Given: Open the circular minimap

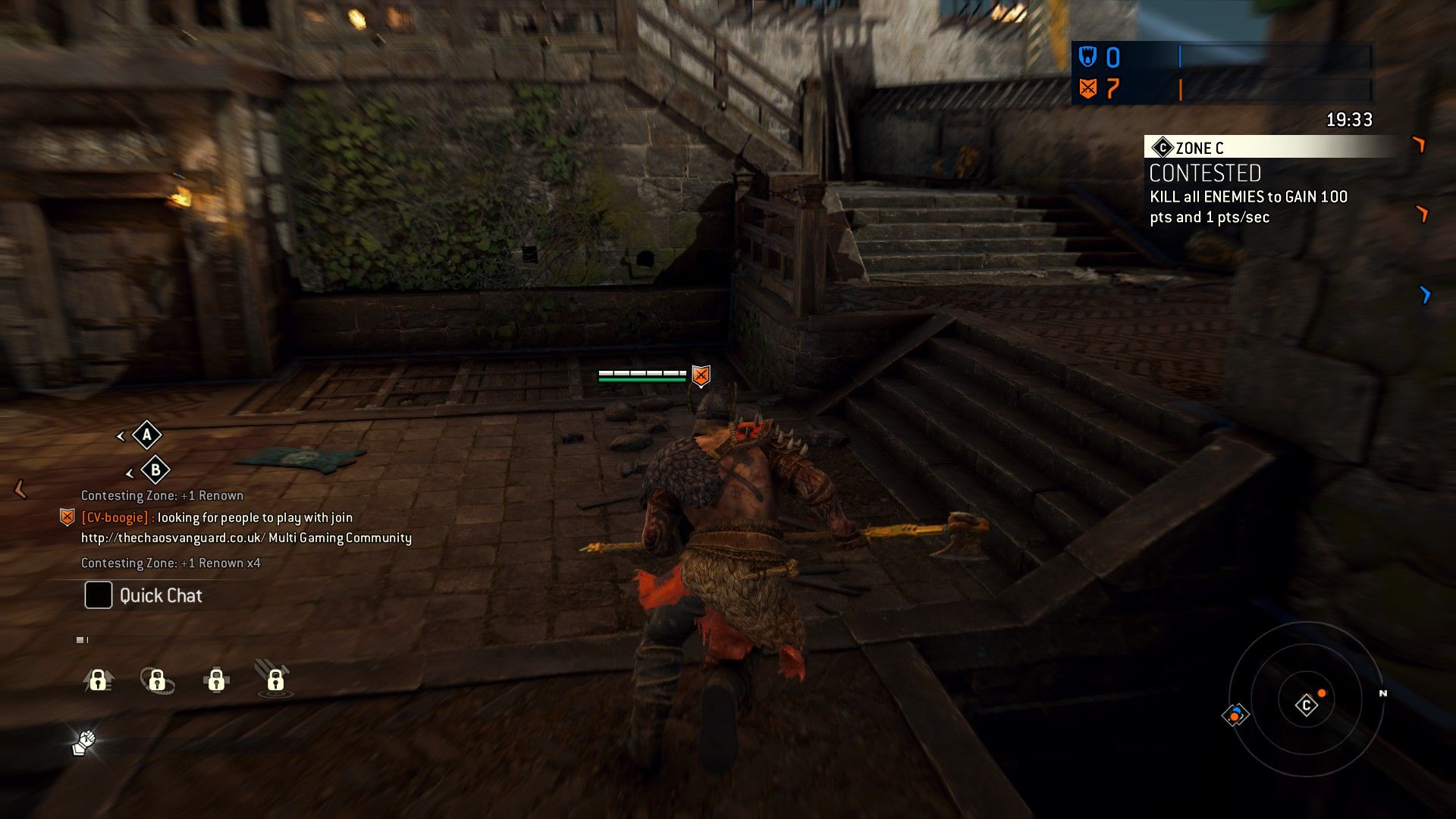Looking at the screenshot, I should [1306, 699].
